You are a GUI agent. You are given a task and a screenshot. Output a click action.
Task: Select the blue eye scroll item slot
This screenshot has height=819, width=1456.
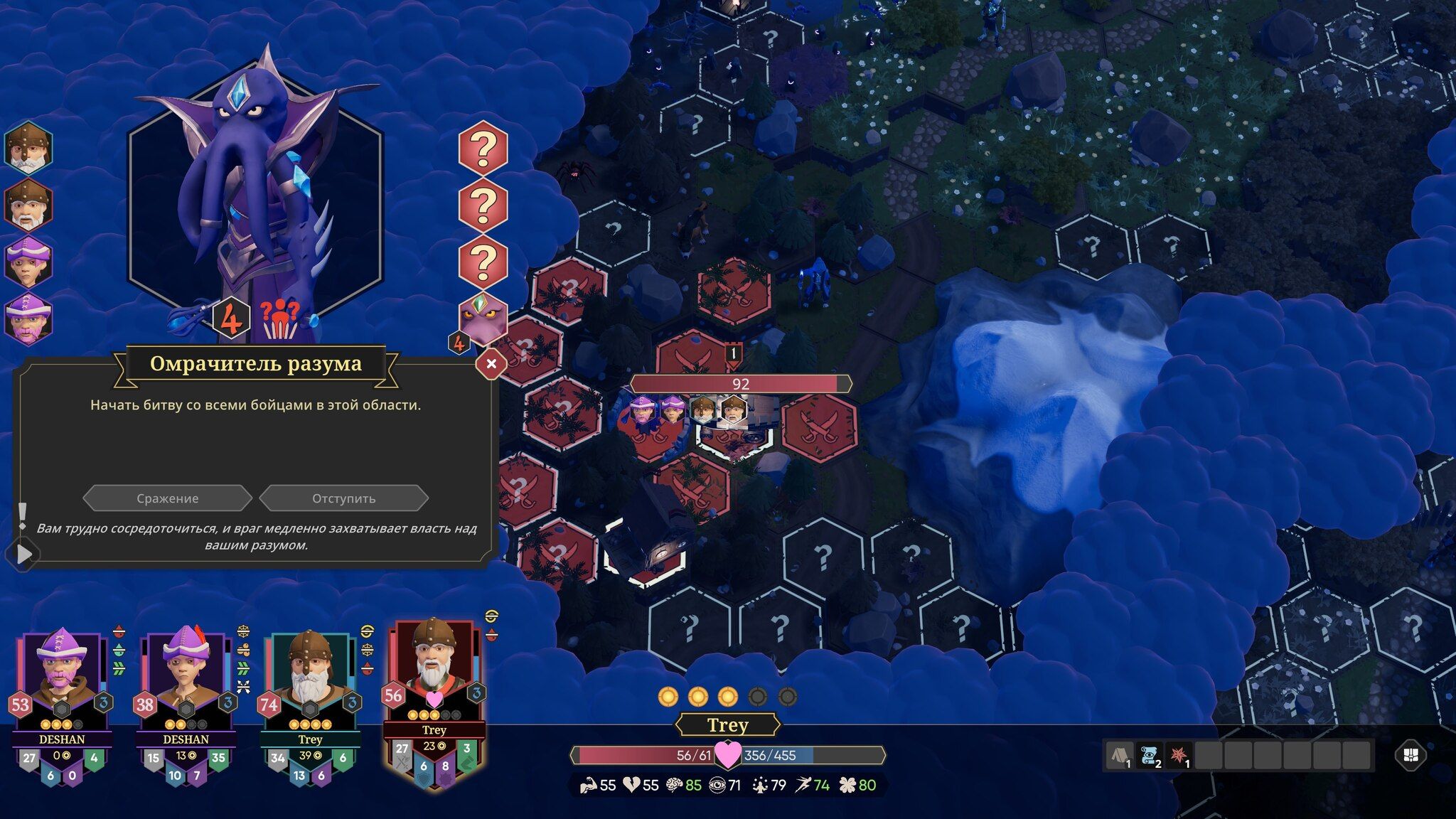[1150, 756]
